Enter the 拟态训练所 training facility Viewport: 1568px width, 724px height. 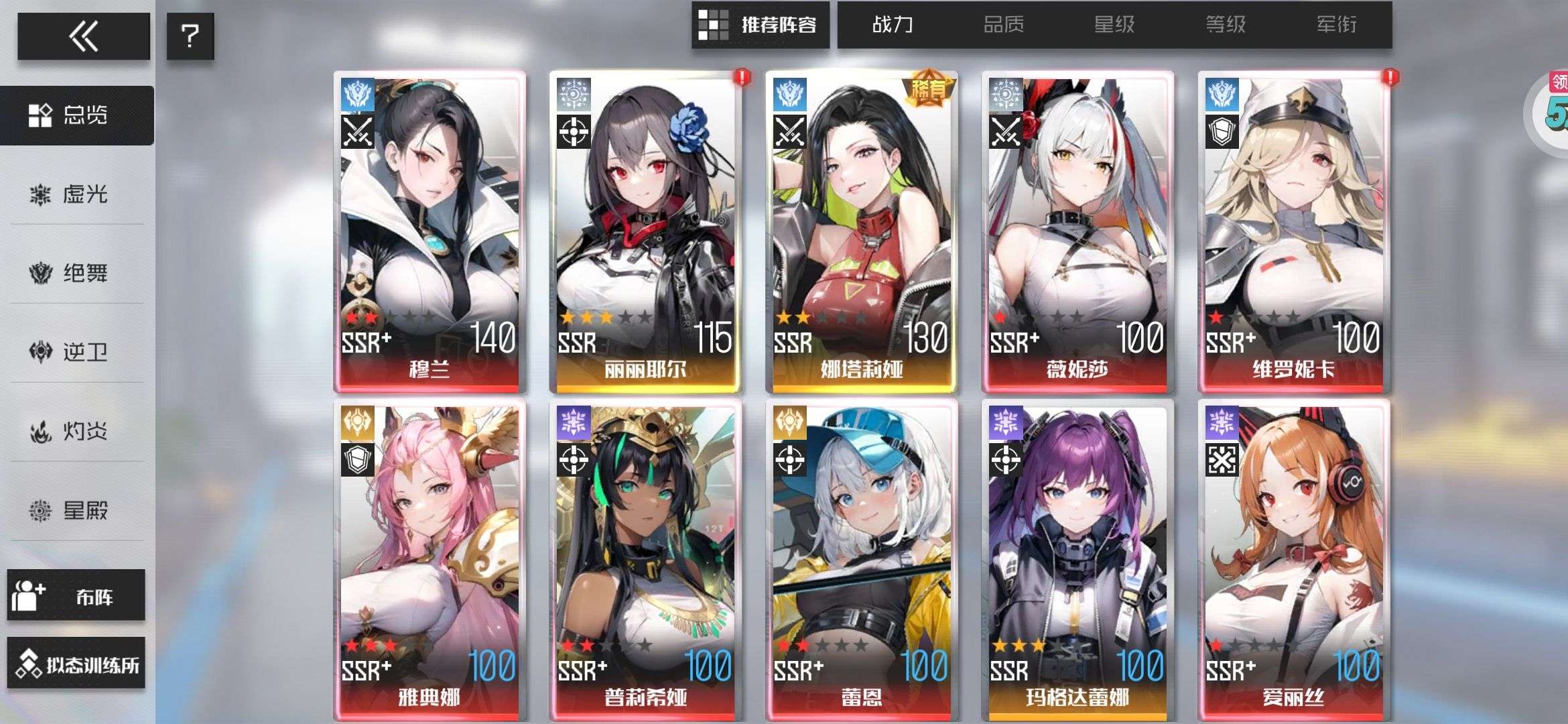click(76, 664)
